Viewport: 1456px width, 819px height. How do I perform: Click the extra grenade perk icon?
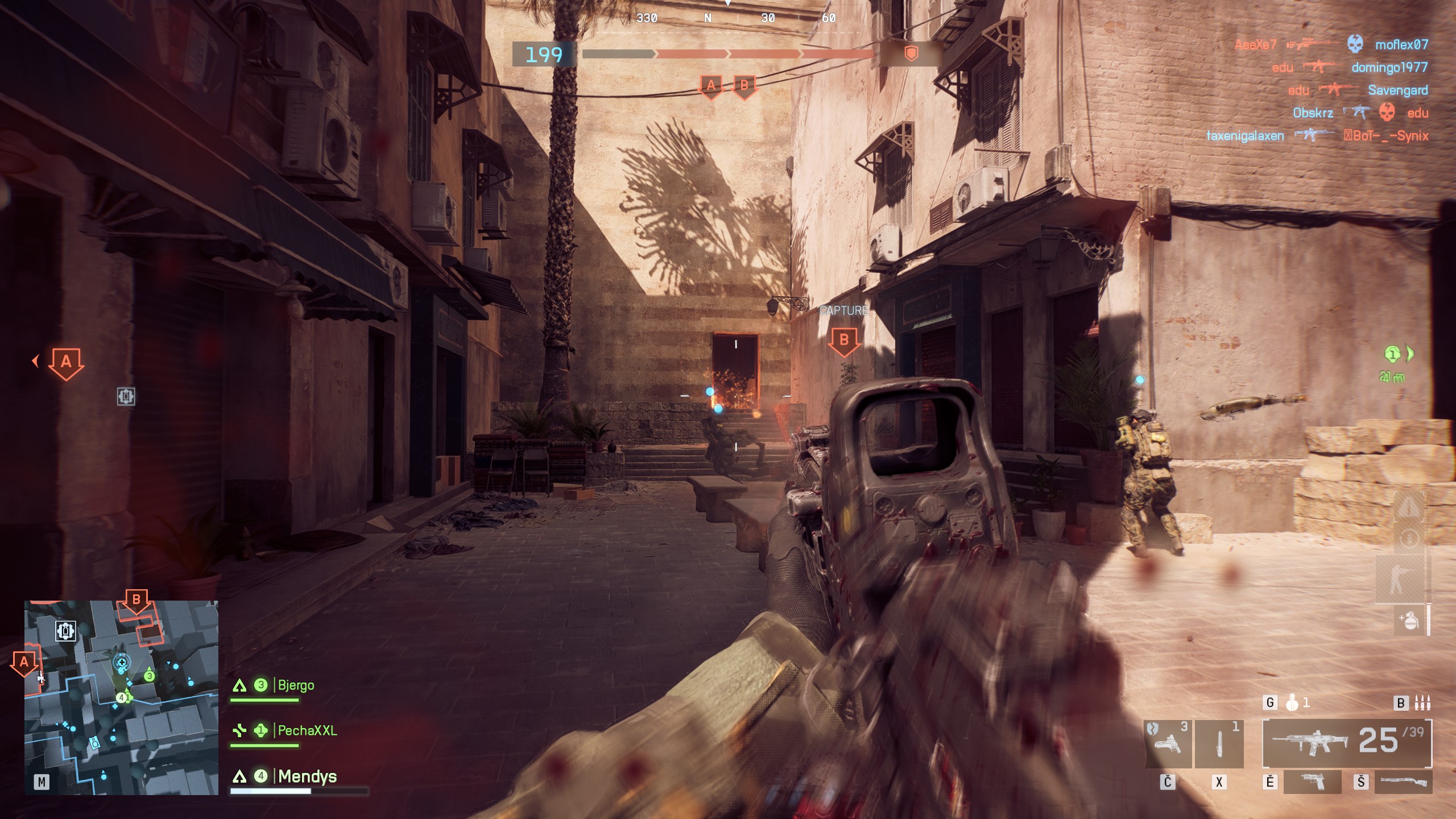tap(1409, 620)
